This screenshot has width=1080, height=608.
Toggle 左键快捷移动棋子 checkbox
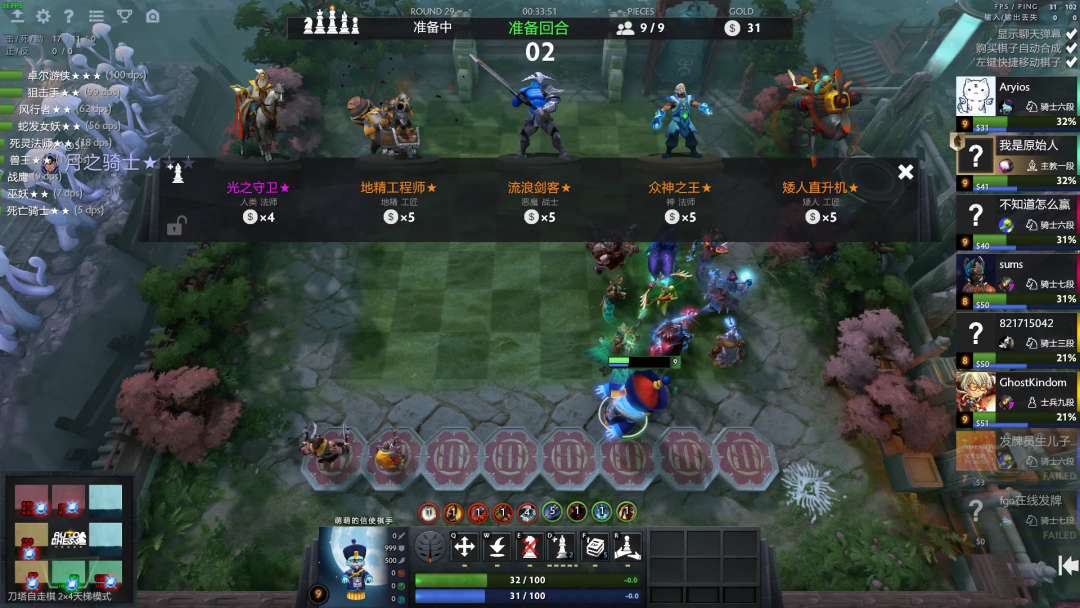click(1072, 62)
